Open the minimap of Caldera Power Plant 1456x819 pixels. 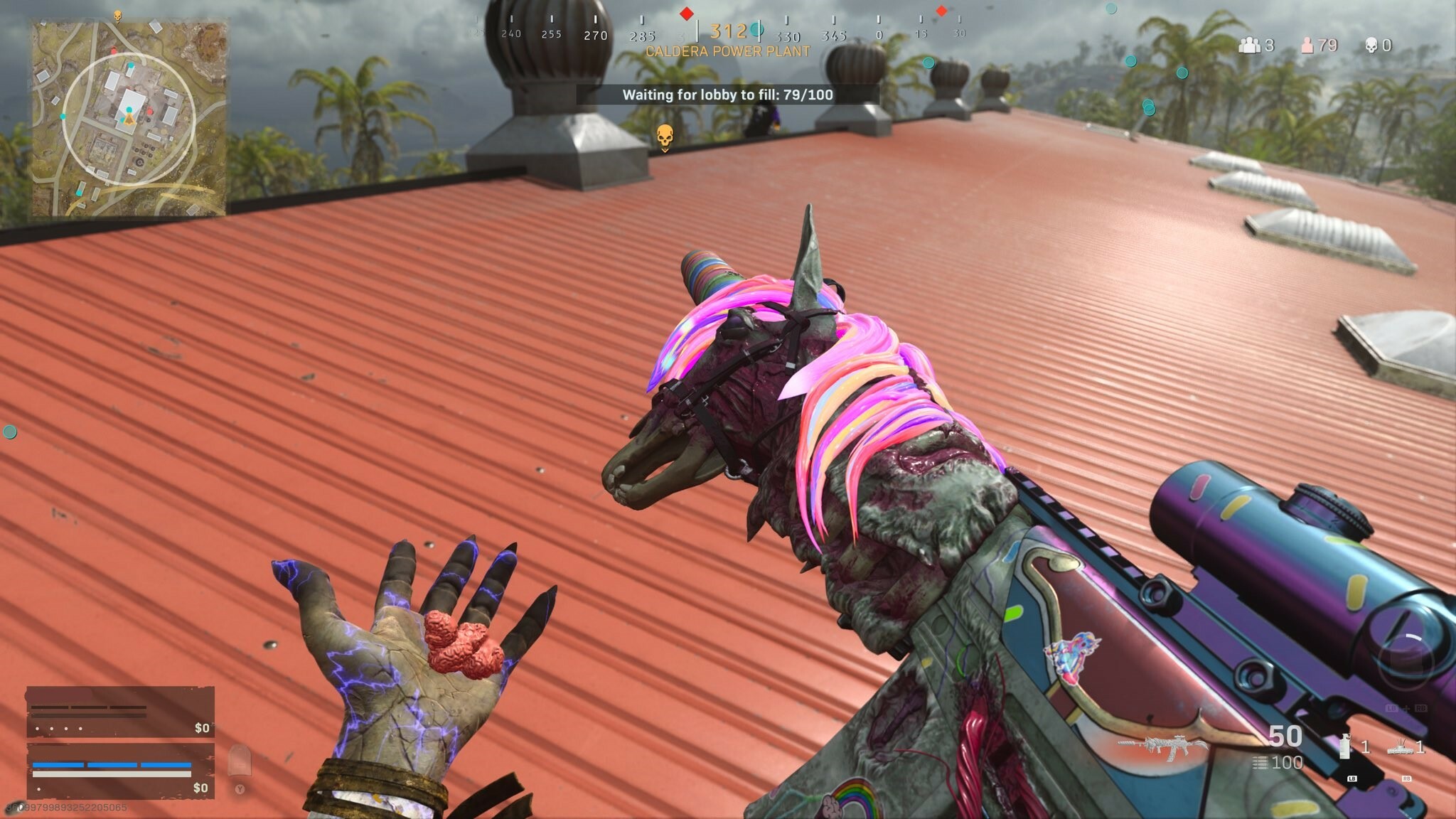tap(128, 118)
